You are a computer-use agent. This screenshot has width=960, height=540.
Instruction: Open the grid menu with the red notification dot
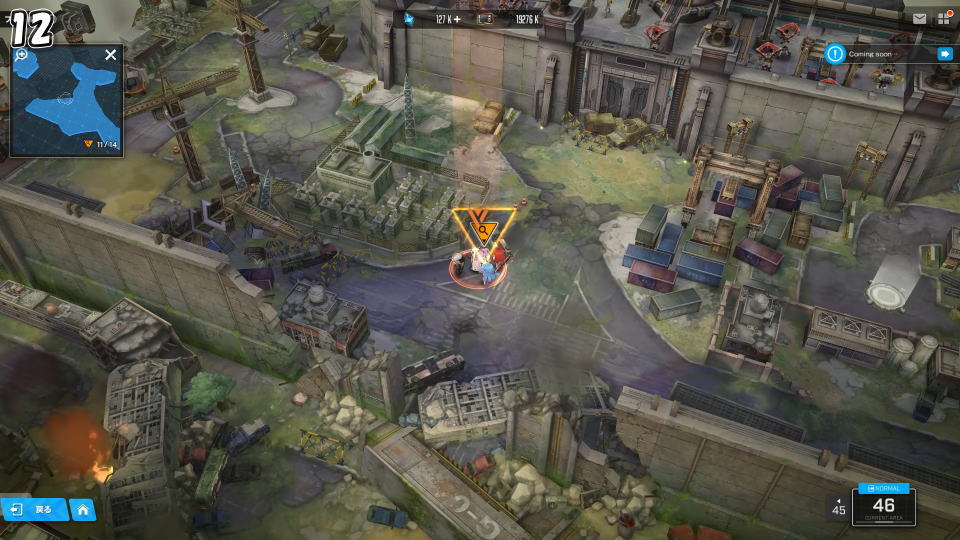click(944, 18)
